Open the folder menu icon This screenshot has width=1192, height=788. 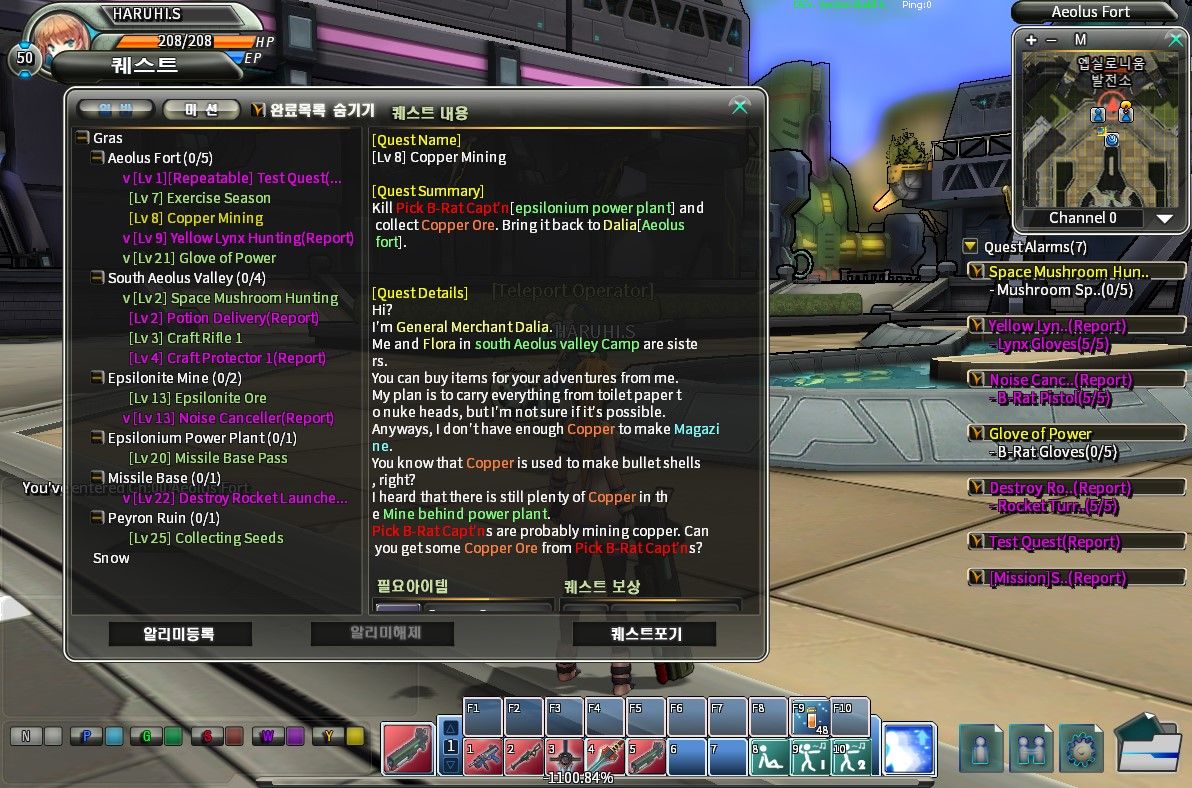coord(1148,745)
